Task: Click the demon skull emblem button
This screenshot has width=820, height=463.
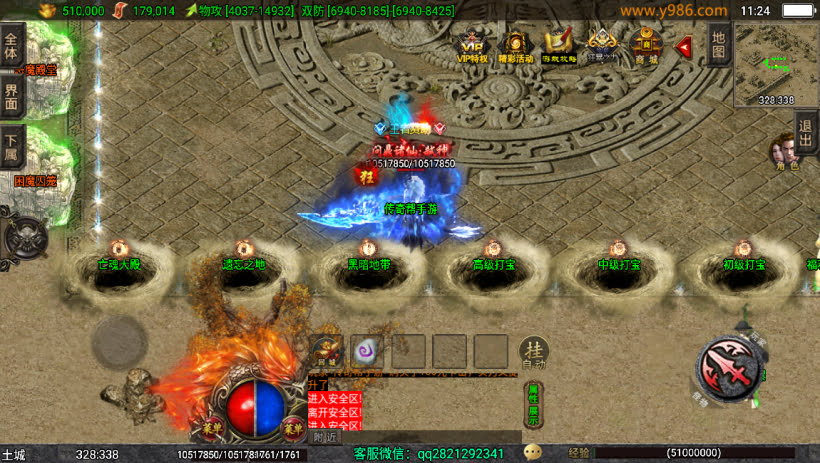Action: point(23,236)
